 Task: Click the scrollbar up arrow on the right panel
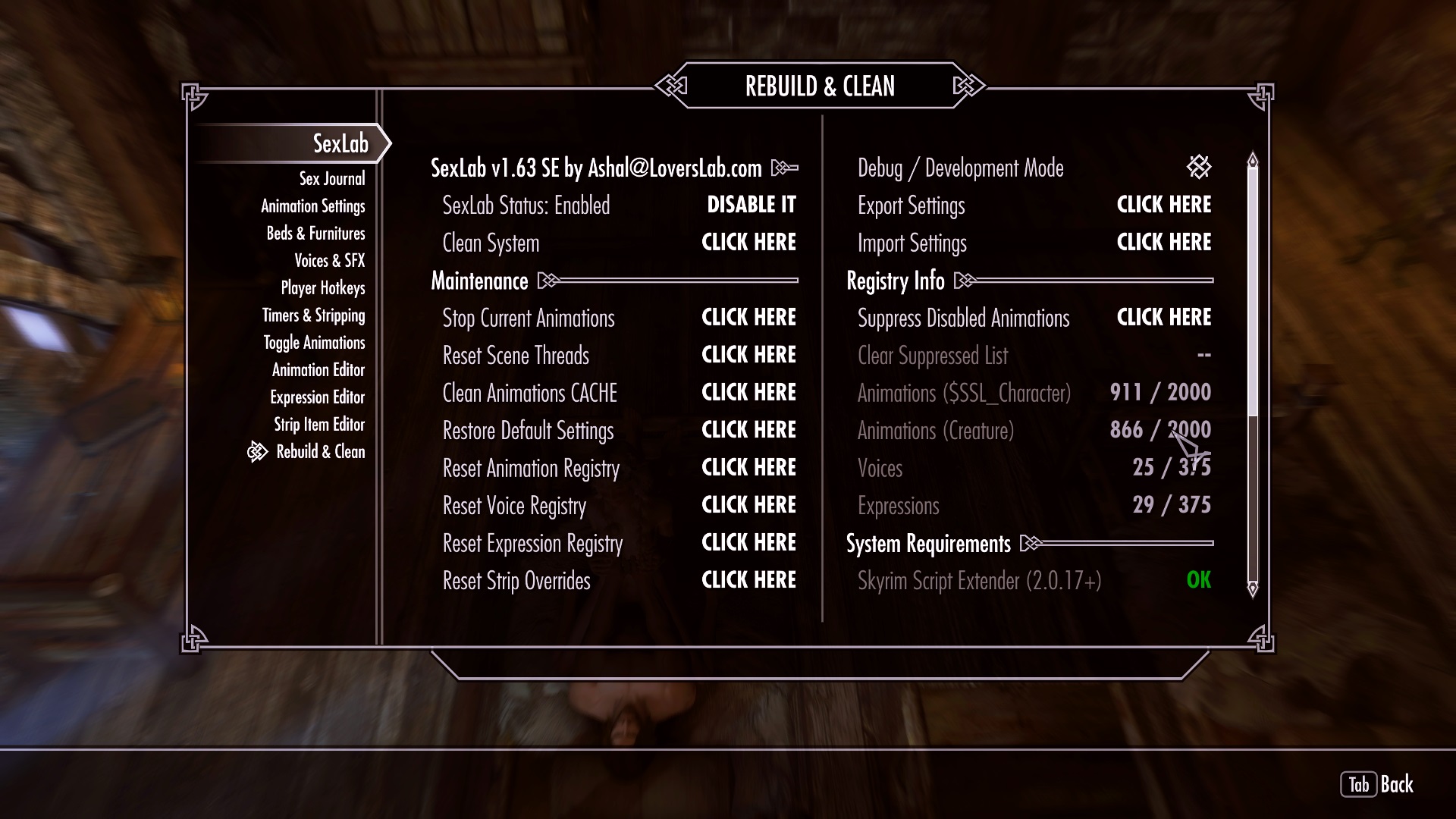[1252, 161]
